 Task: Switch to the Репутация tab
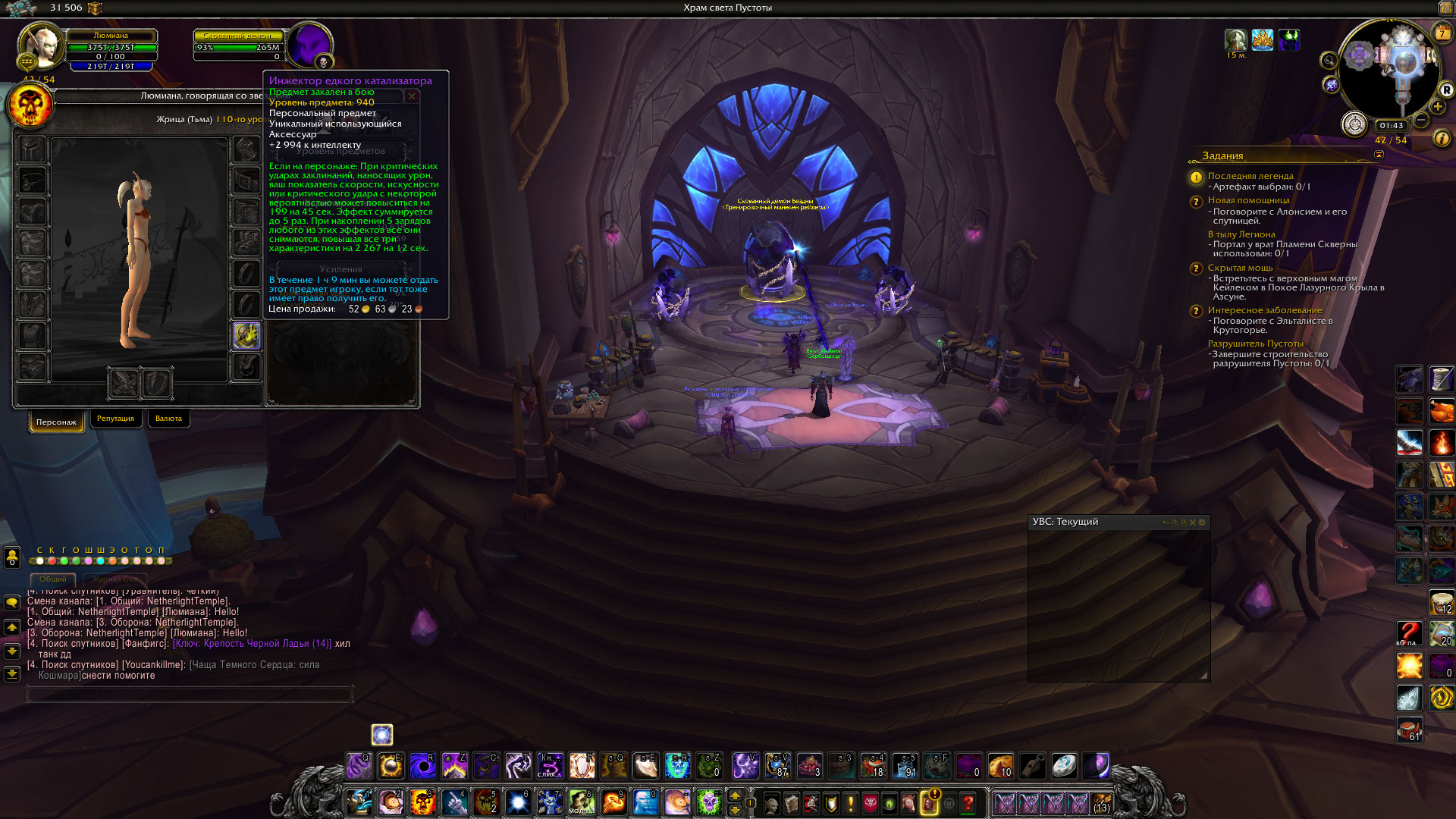coord(115,419)
